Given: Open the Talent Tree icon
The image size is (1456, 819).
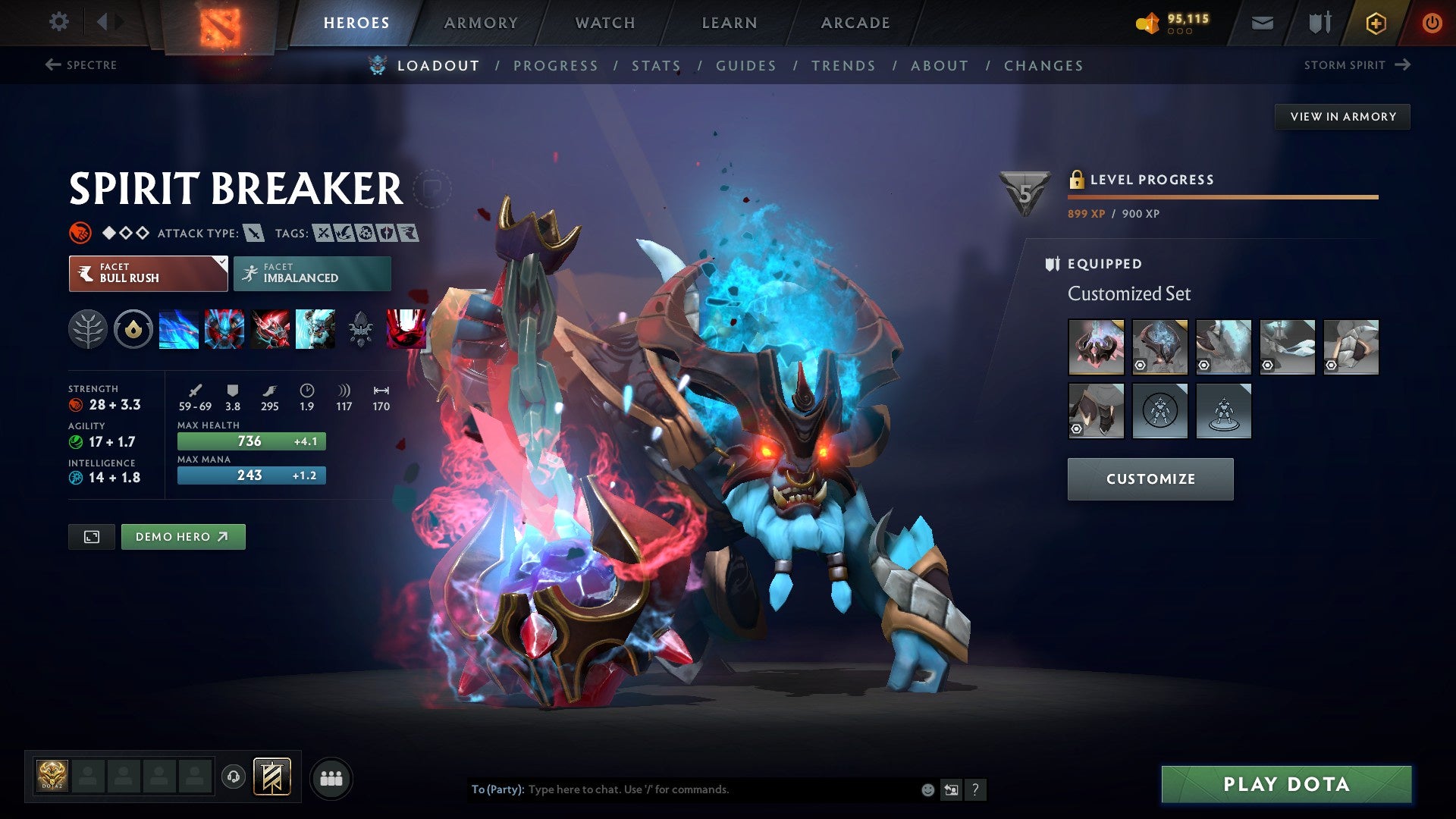Looking at the screenshot, I should click(89, 329).
